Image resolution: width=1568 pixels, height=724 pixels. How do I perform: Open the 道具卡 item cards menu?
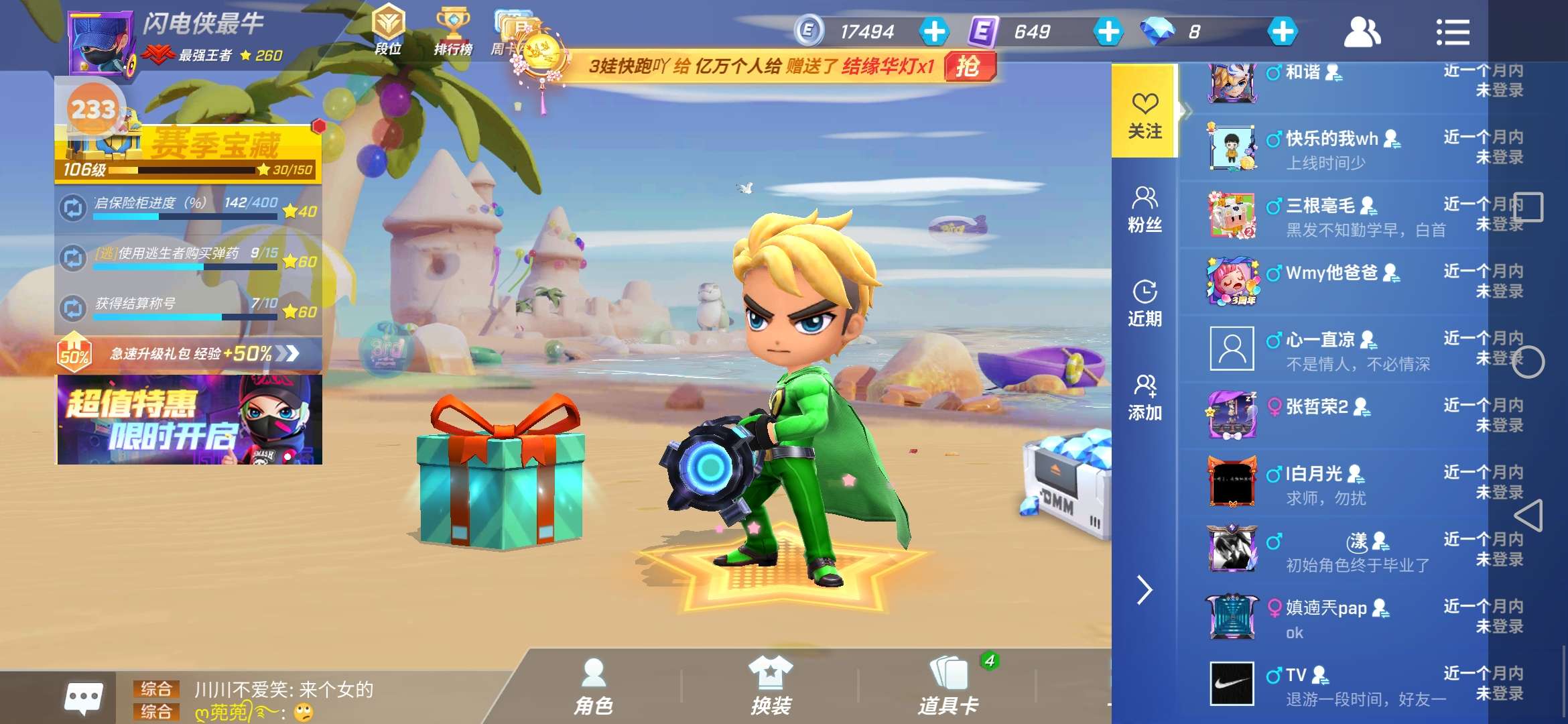948,687
